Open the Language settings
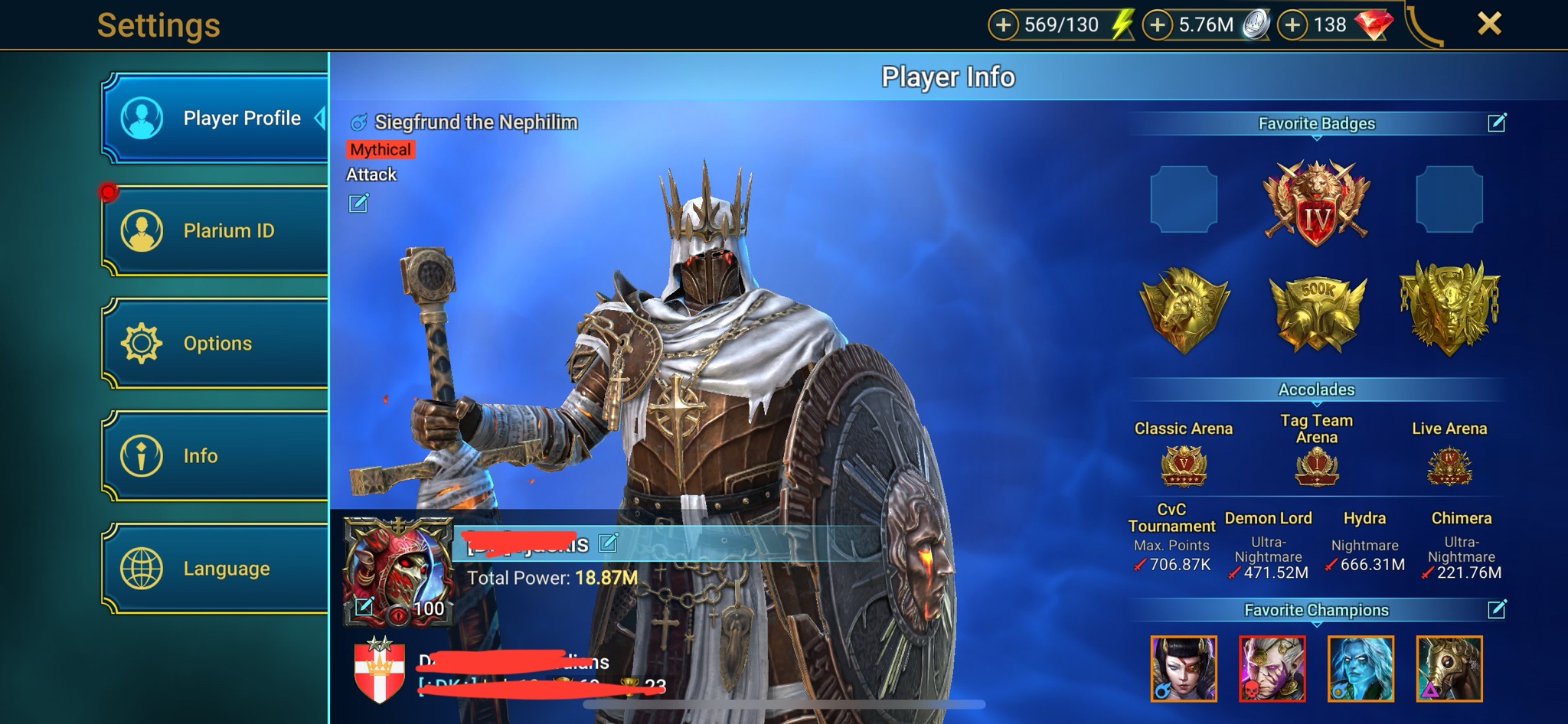1568x724 pixels. (214, 568)
